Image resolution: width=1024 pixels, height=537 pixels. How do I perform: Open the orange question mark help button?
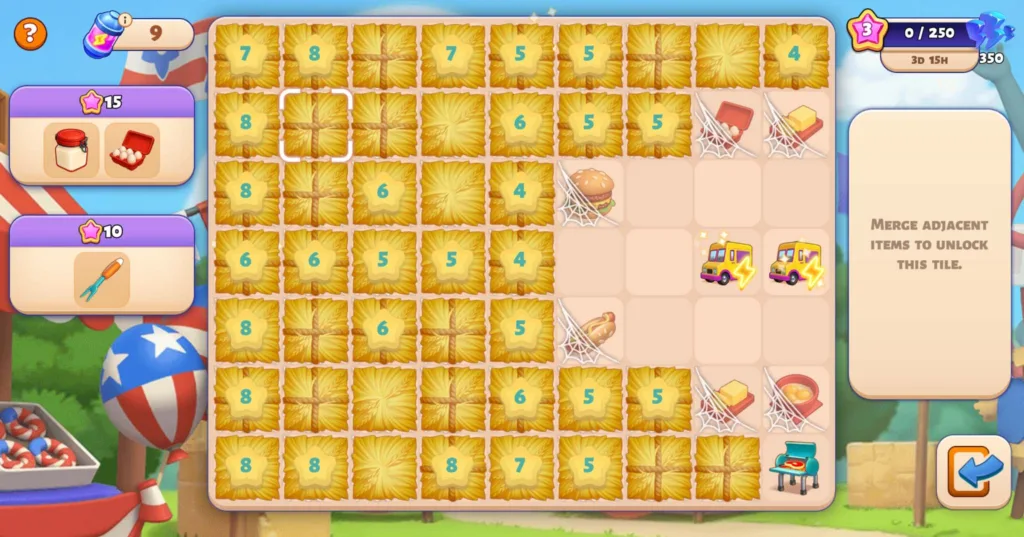tap(30, 34)
